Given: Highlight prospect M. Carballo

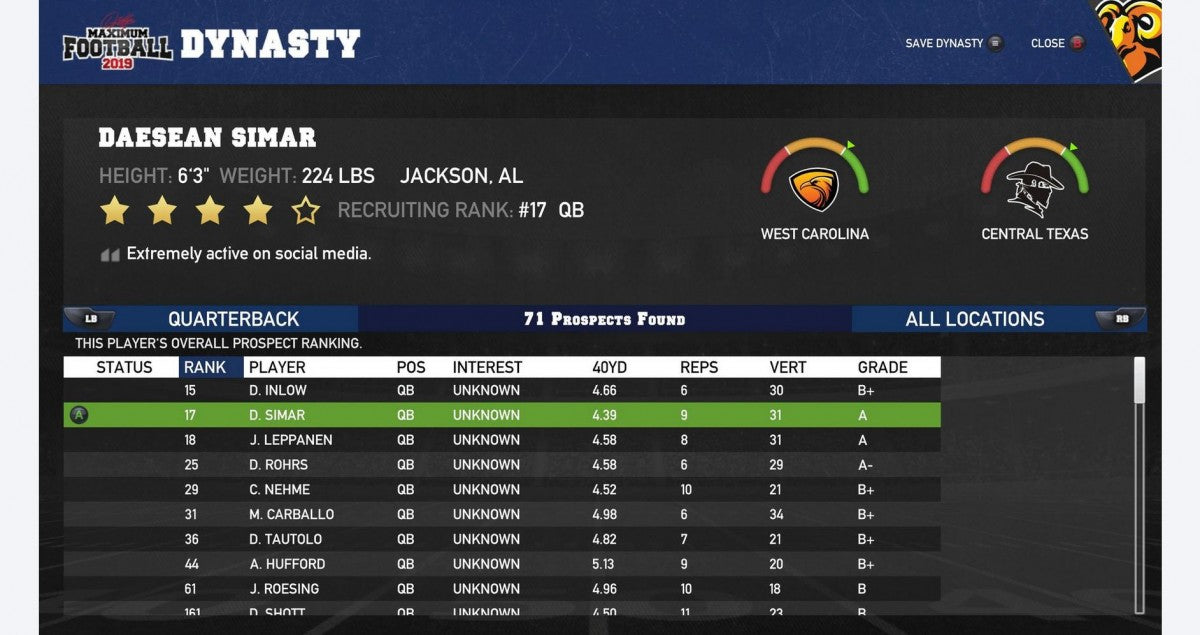Looking at the screenshot, I should point(500,514).
